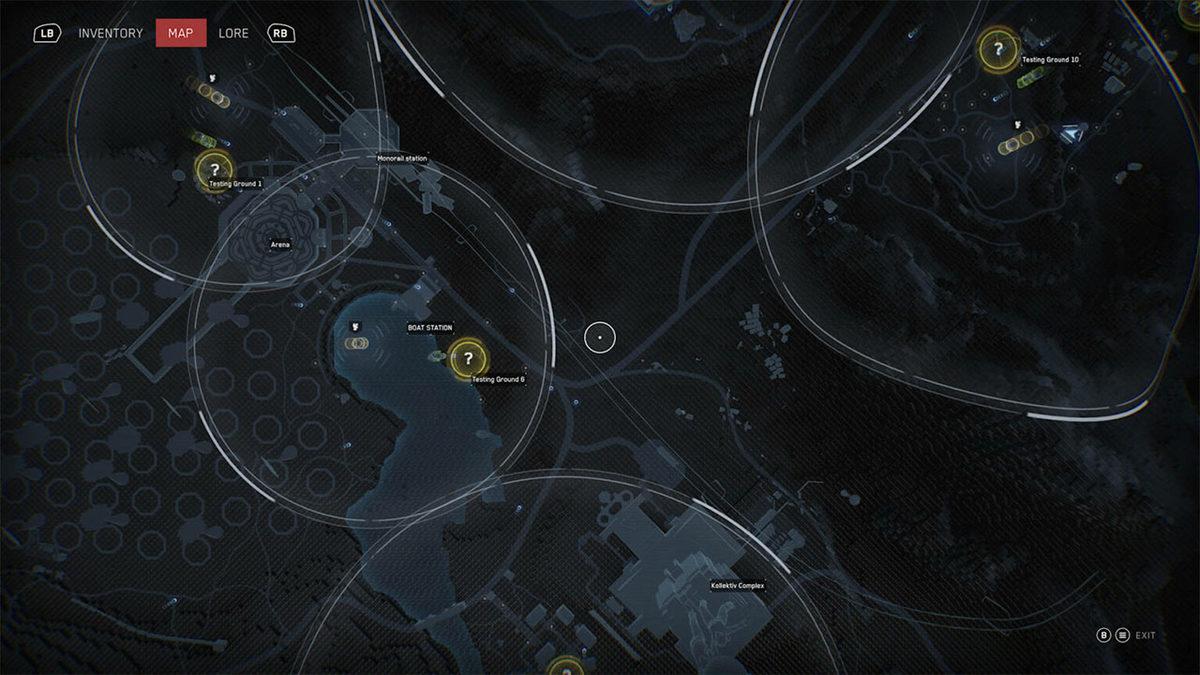
Task: Select the highlighted Map tab
Action: [181, 33]
